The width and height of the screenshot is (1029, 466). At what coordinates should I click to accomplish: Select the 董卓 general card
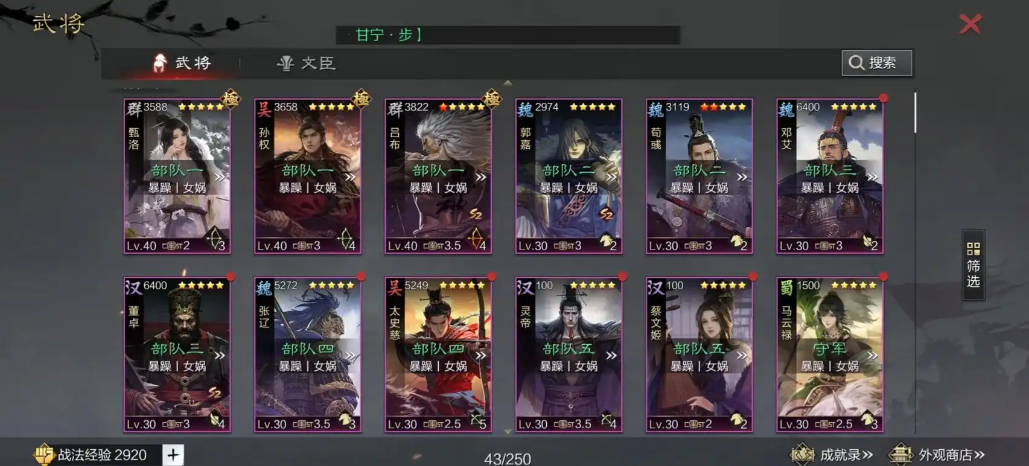[177, 354]
